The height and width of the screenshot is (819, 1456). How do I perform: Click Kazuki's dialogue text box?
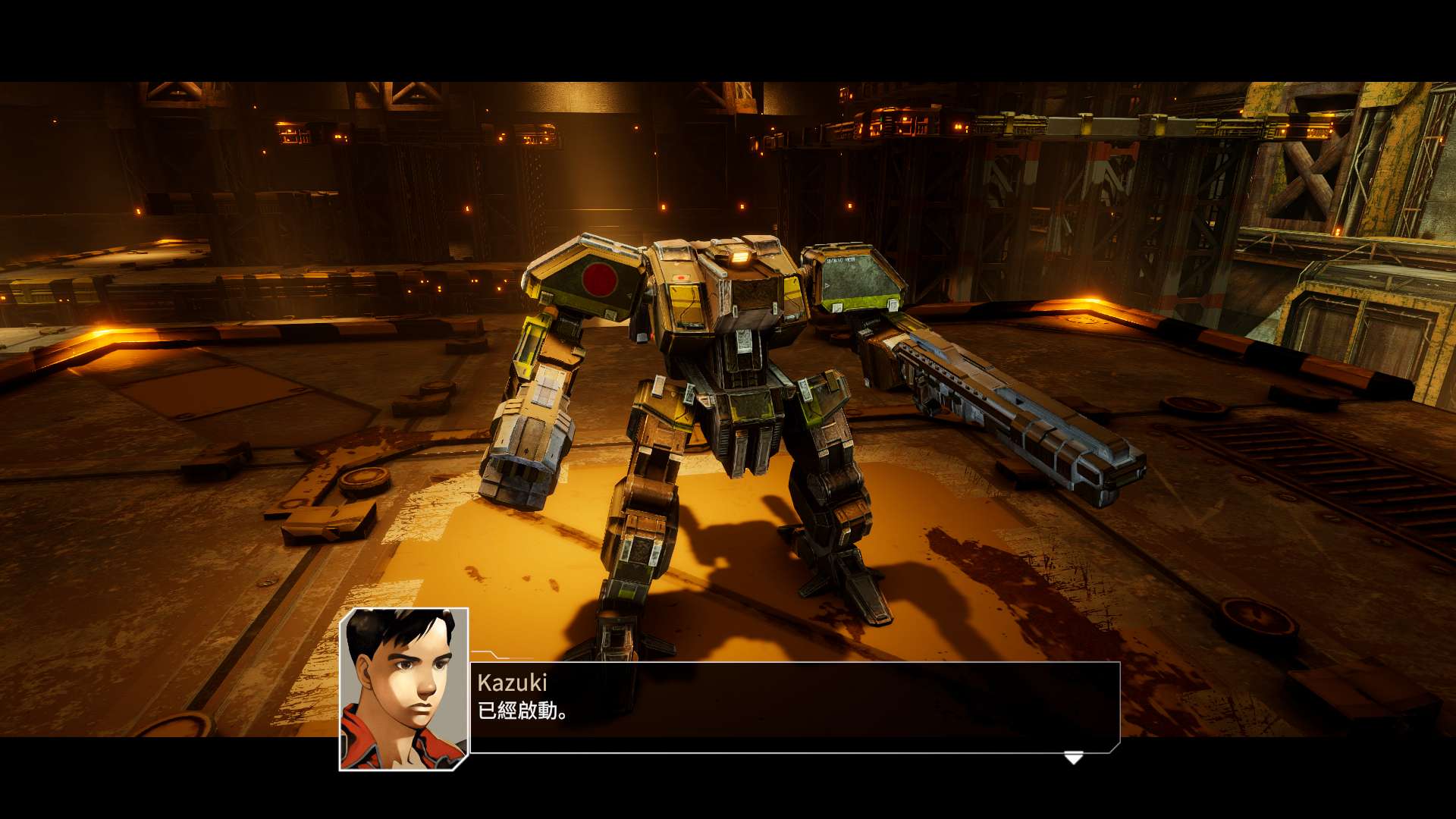pyautogui.click(x=794, y=707)
